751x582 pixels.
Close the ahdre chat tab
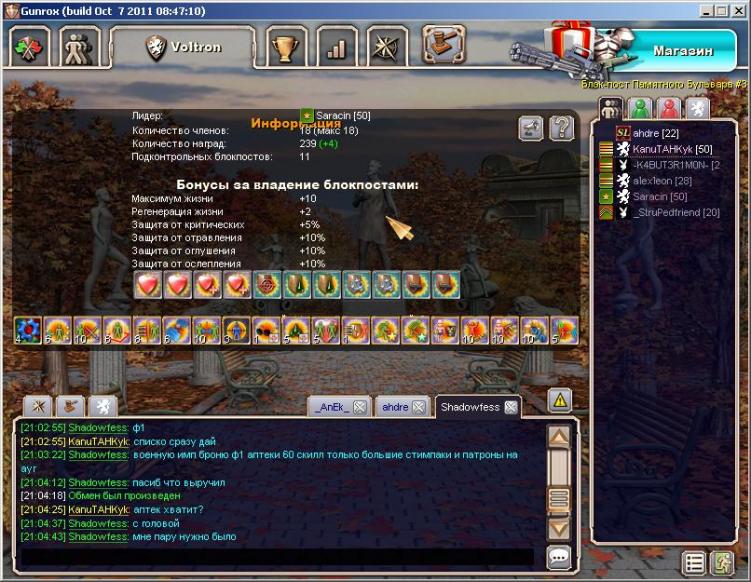coord(420,407)
